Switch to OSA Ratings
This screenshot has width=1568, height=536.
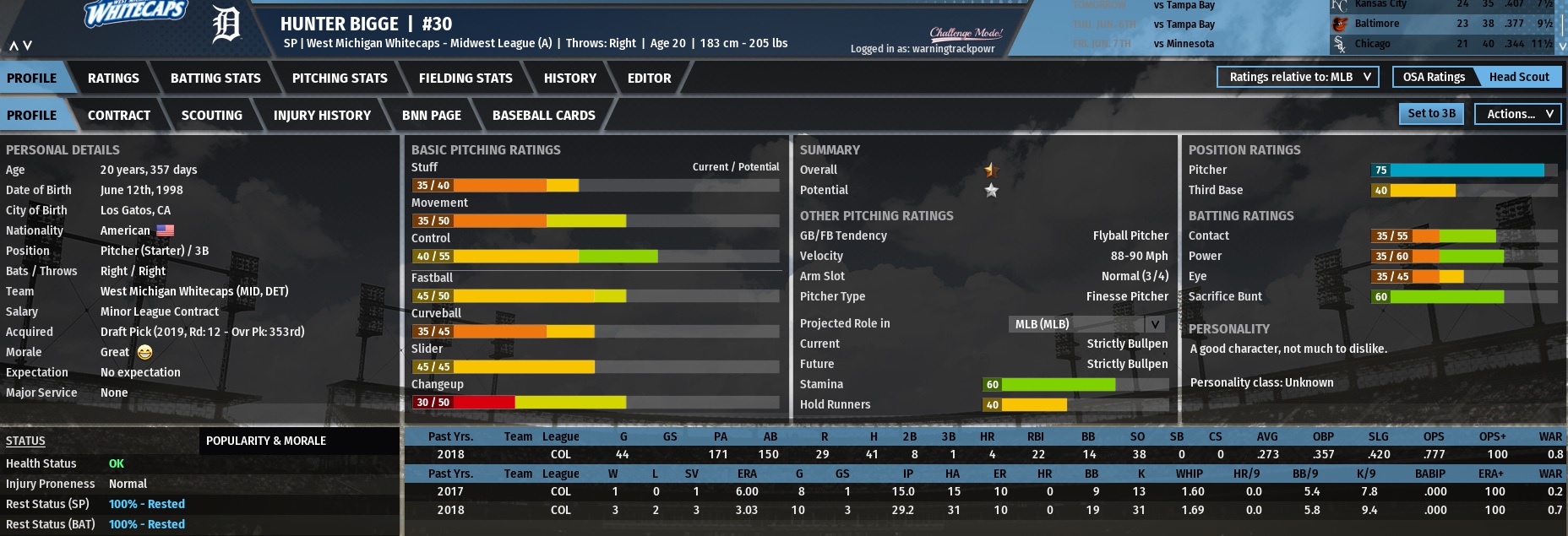coord(1434,77)
